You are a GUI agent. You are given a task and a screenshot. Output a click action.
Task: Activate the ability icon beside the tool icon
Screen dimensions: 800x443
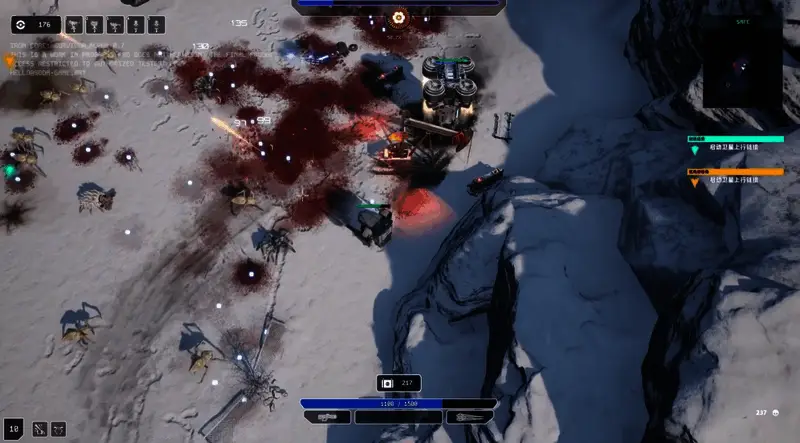click(59, 428)
